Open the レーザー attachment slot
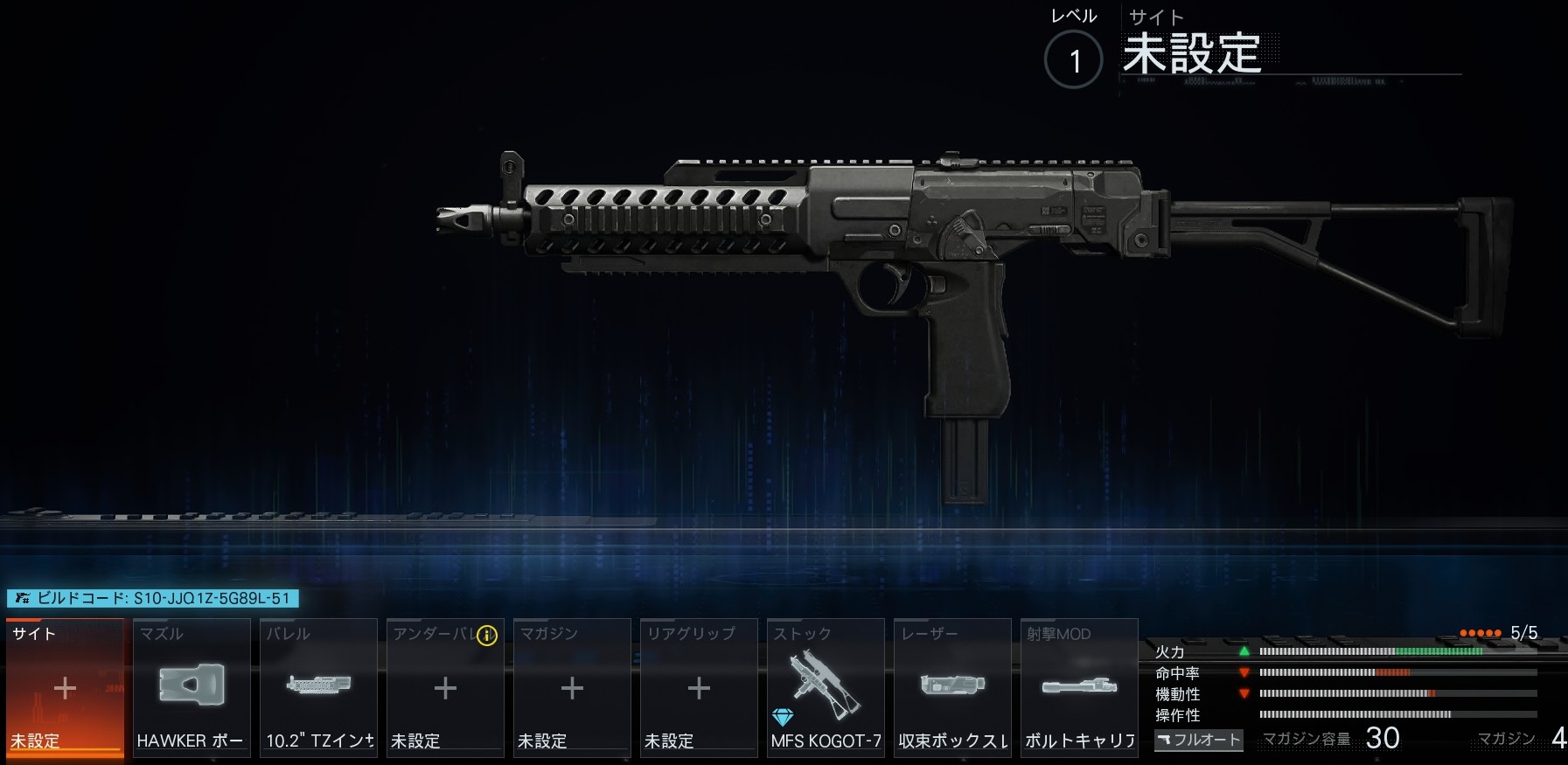 click(x=952, y=688)
